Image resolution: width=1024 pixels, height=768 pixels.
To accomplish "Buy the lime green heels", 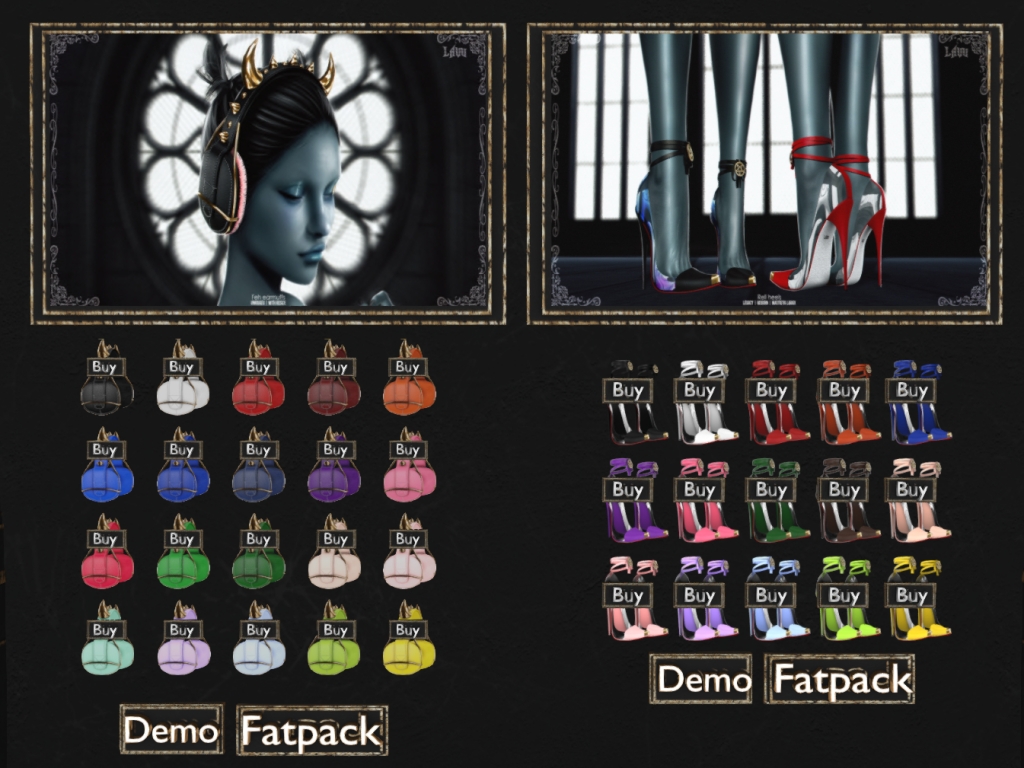I will [843, 595].
